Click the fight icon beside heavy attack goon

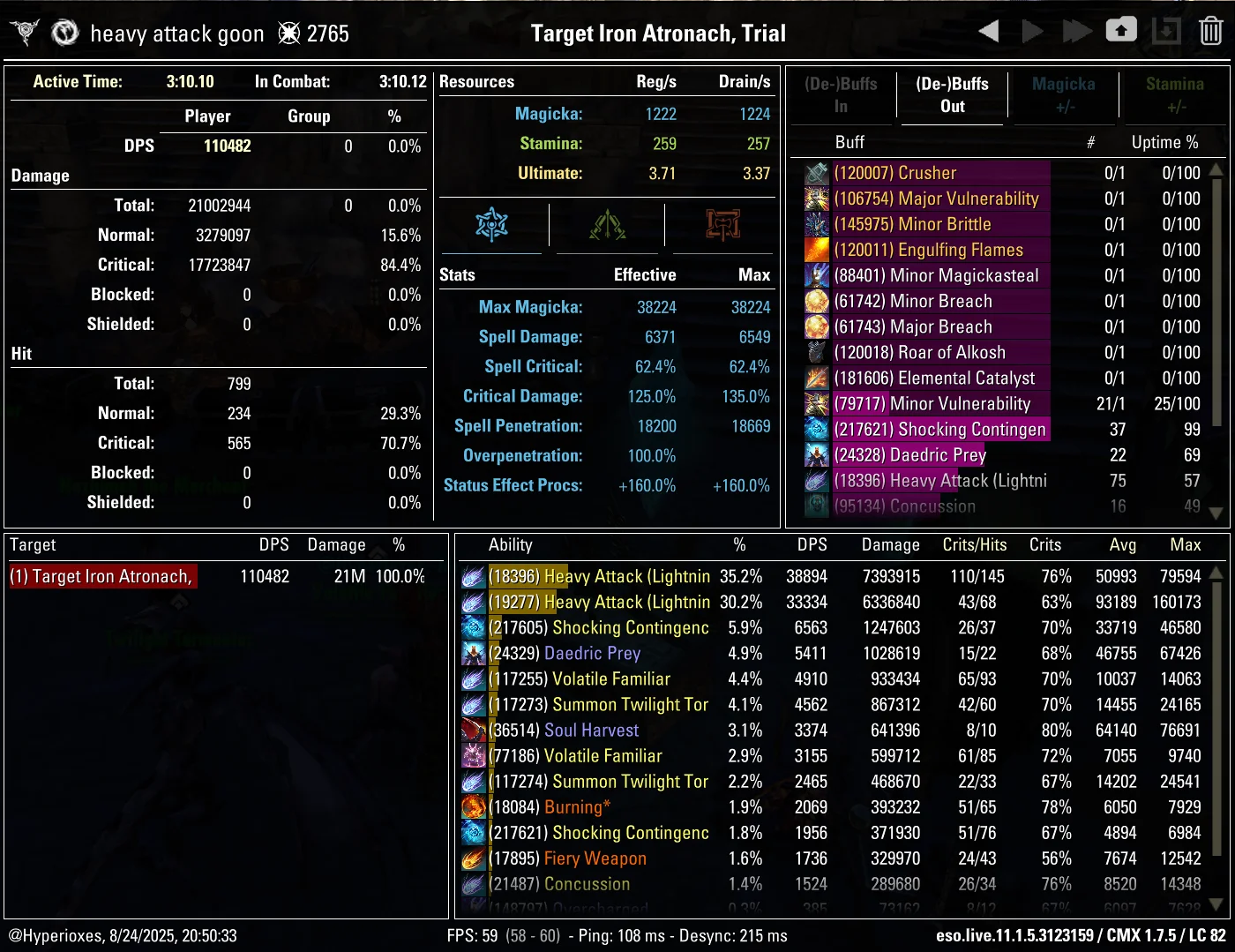(64, 31)
